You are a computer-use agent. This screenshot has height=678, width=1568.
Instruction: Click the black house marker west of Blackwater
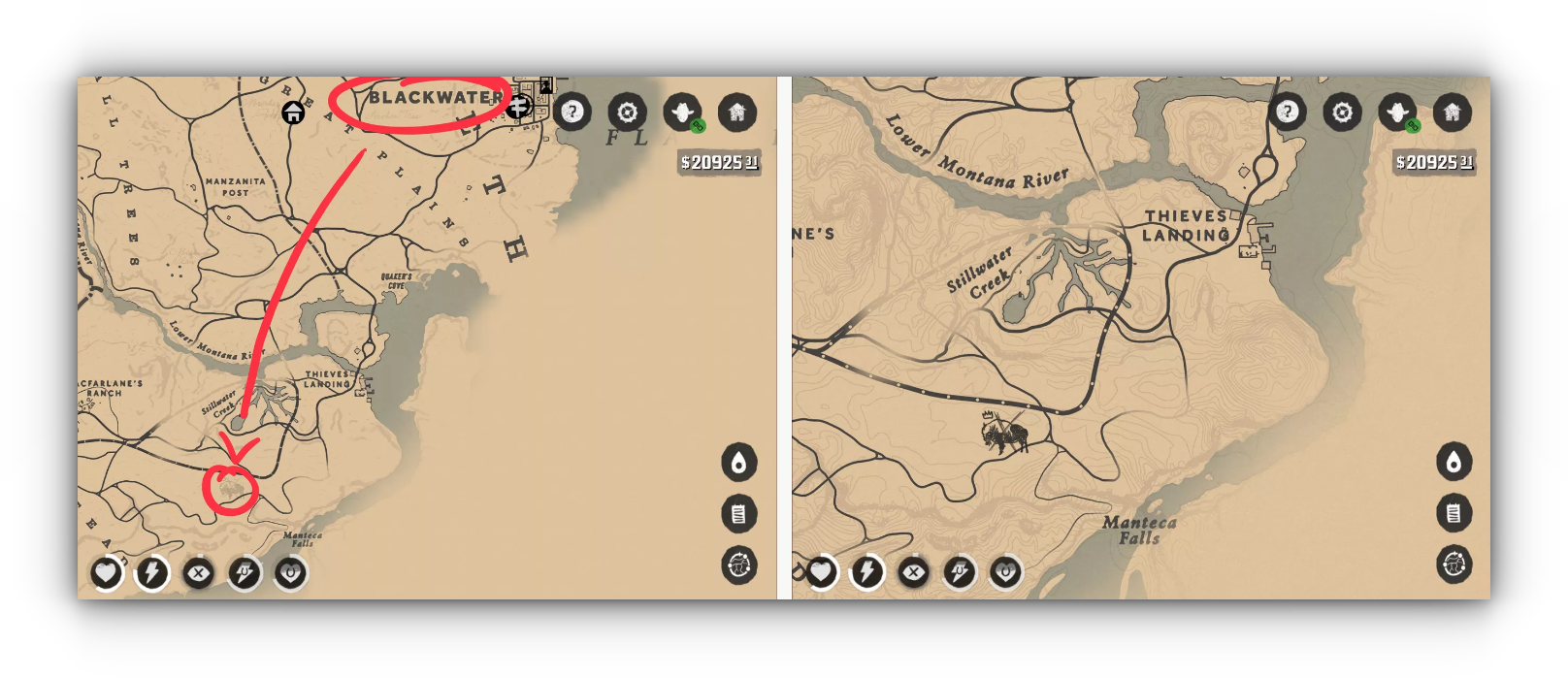click(x=293, y=113)
